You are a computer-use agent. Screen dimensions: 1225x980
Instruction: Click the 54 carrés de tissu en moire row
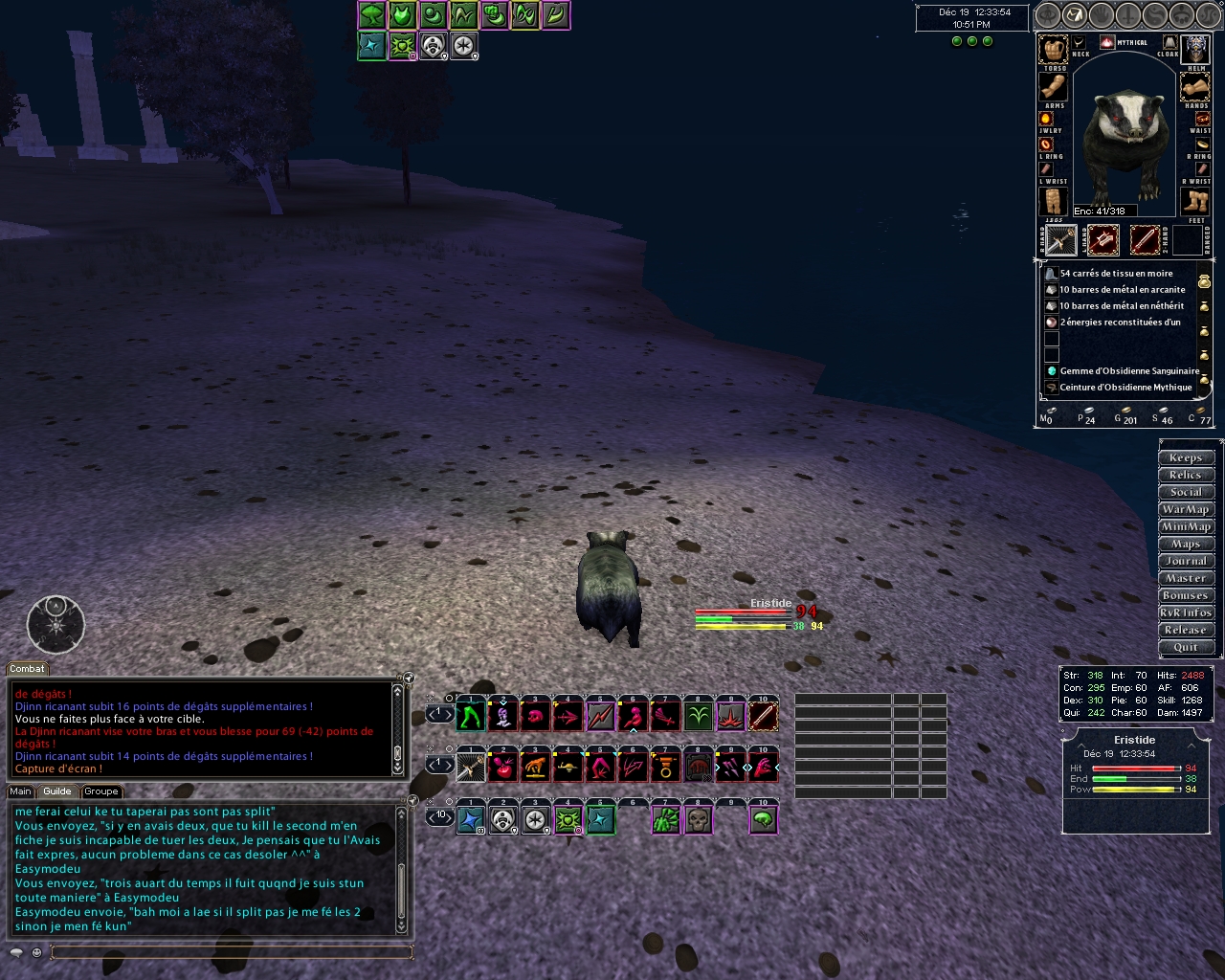pos(1116,274)
